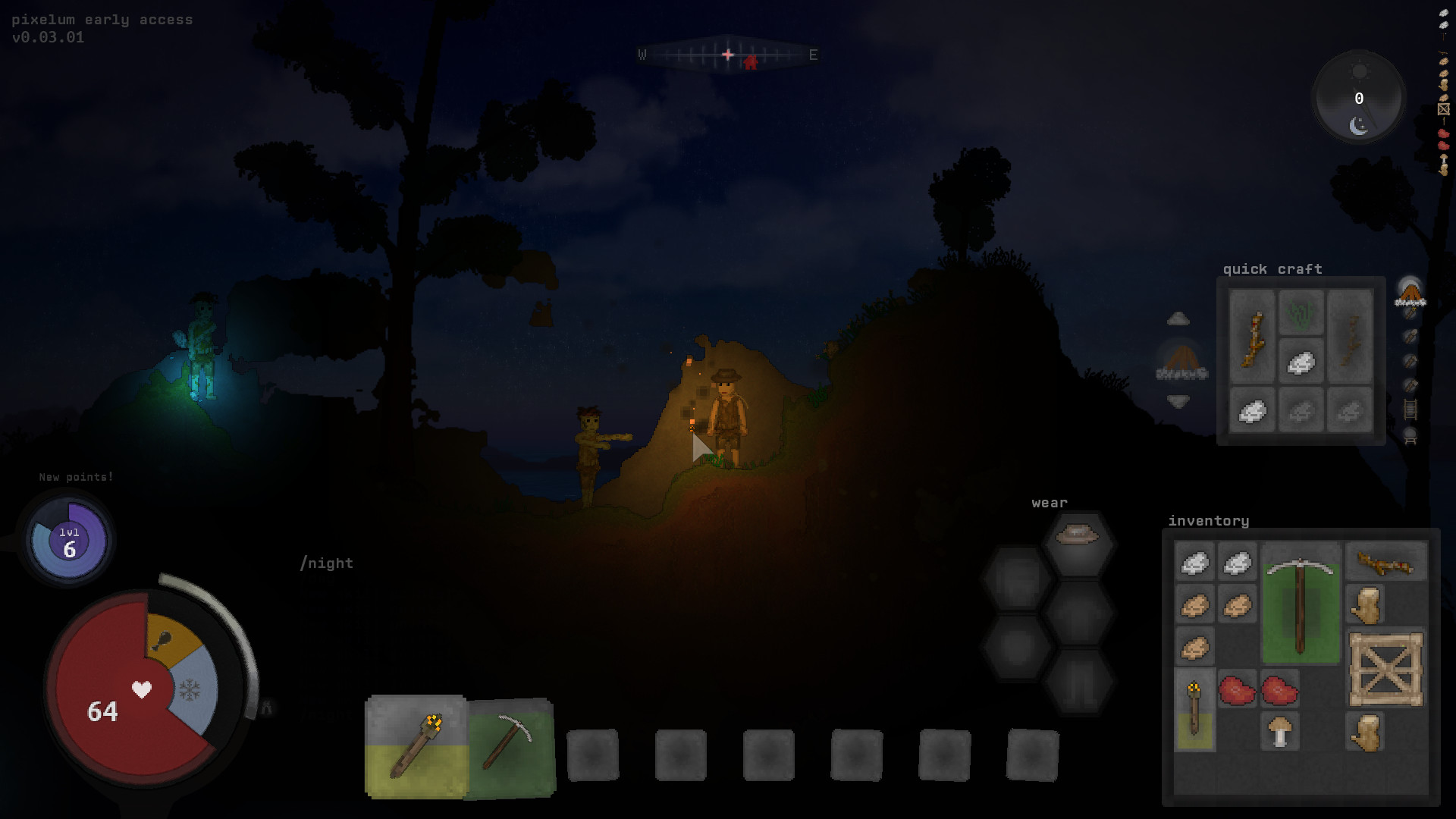Open the inventory panel header
The height and width of the screenshot is (819, 1456).
coord(1209,521)
